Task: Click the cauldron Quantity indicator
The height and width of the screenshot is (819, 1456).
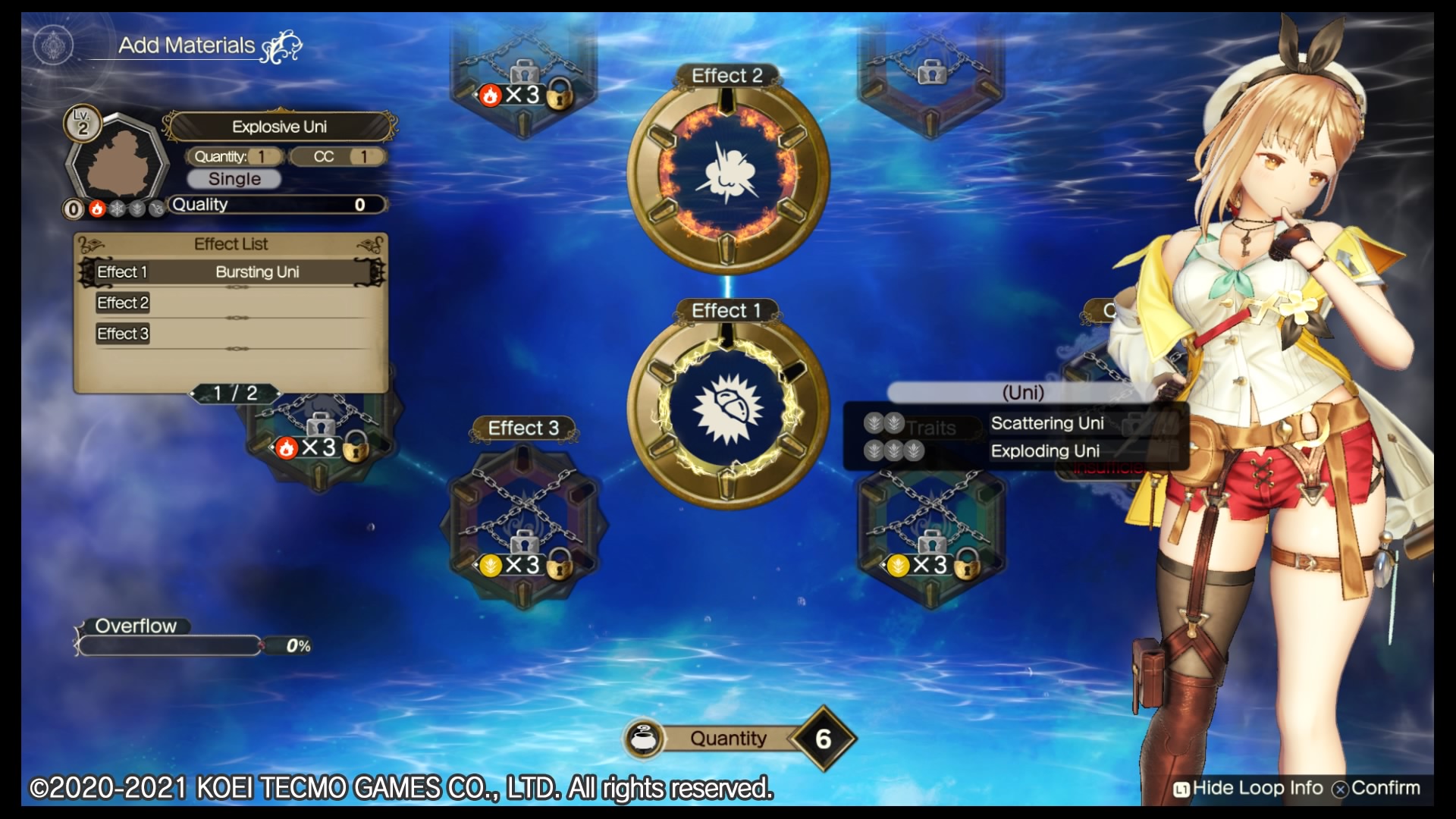Action: 739,739
